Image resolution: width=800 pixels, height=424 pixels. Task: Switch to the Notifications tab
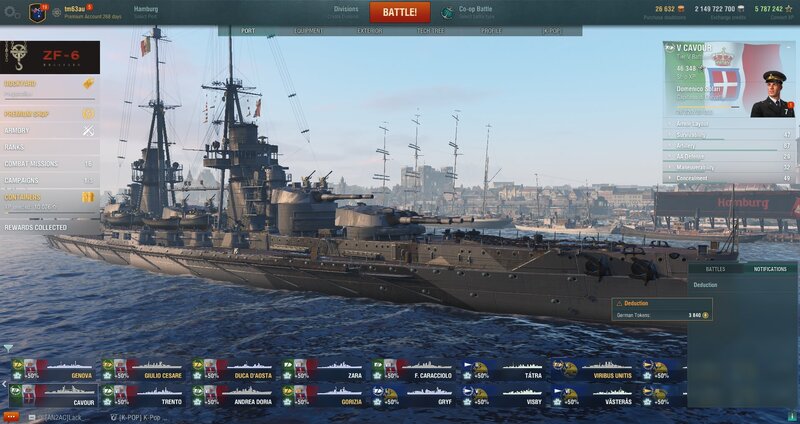[769, 269]
